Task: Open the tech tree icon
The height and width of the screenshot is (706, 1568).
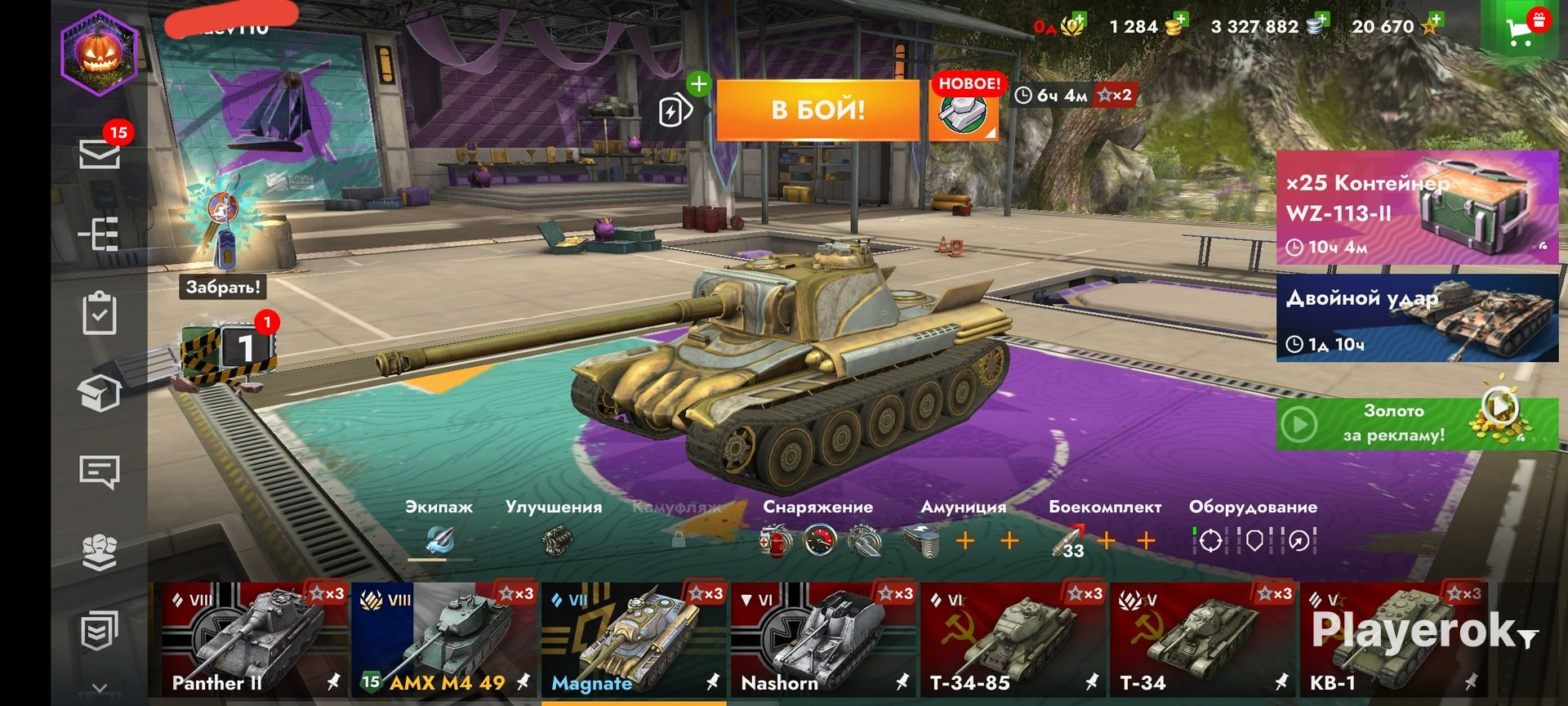Action: [x=99, y=234]
